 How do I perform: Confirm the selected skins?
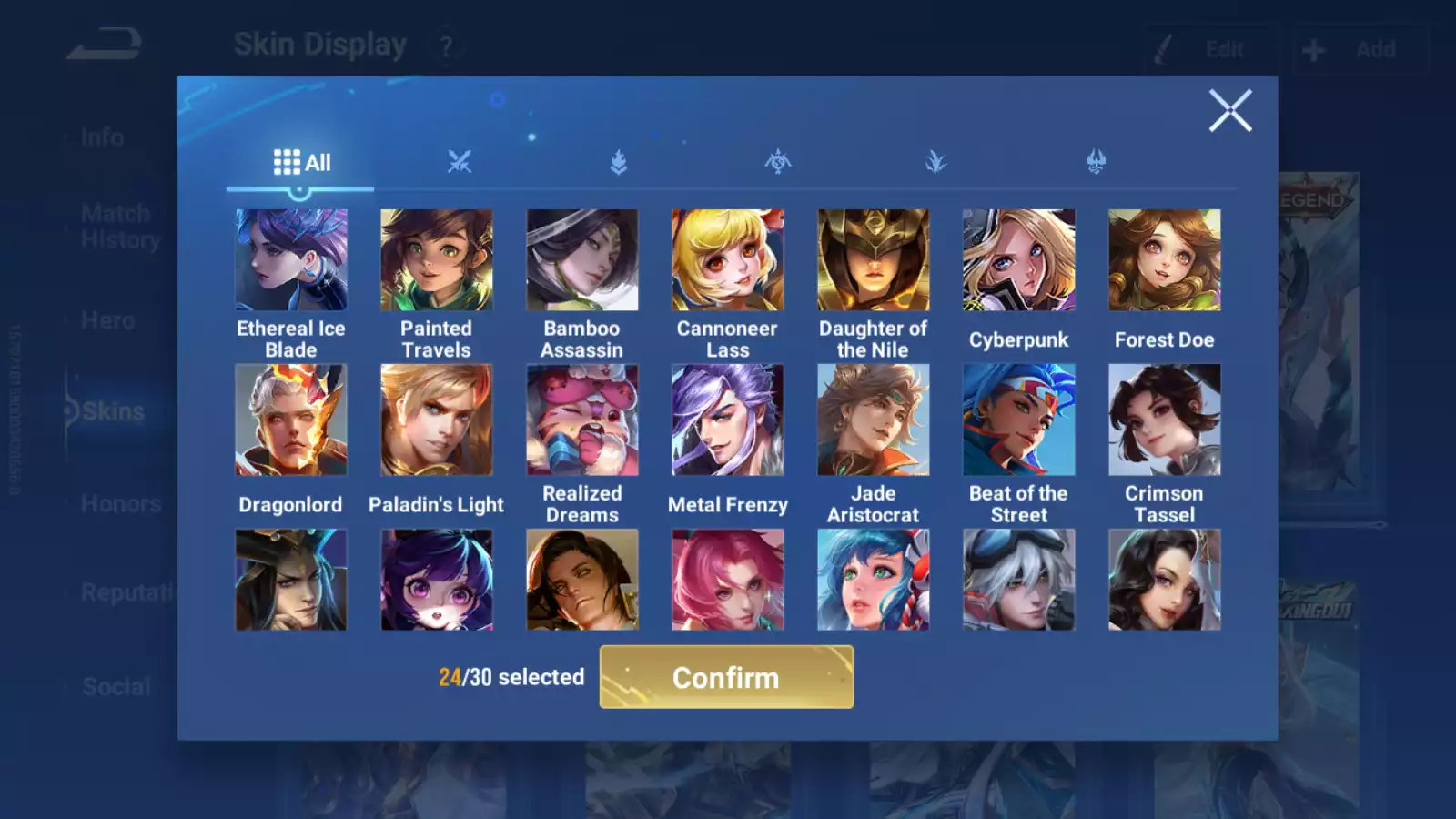click(726, 677)
